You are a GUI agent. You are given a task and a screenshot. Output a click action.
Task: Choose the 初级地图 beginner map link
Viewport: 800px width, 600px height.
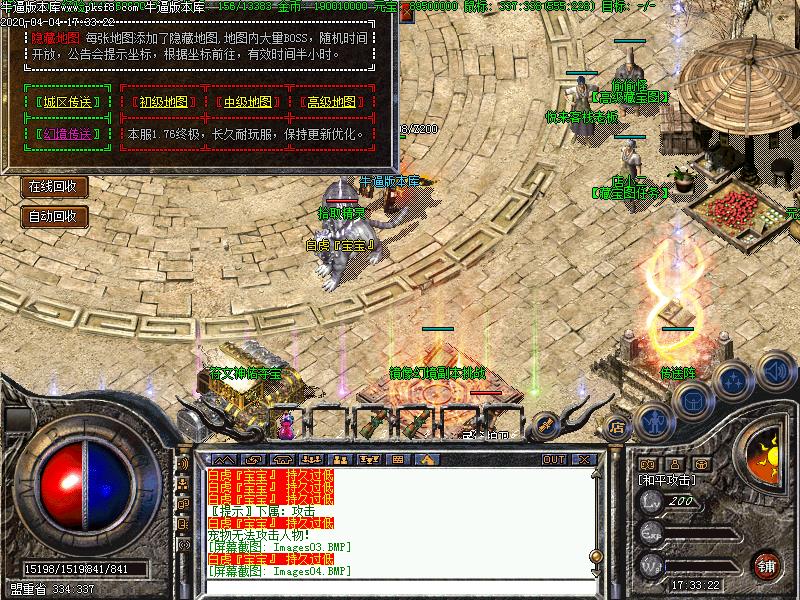point(164,102)
